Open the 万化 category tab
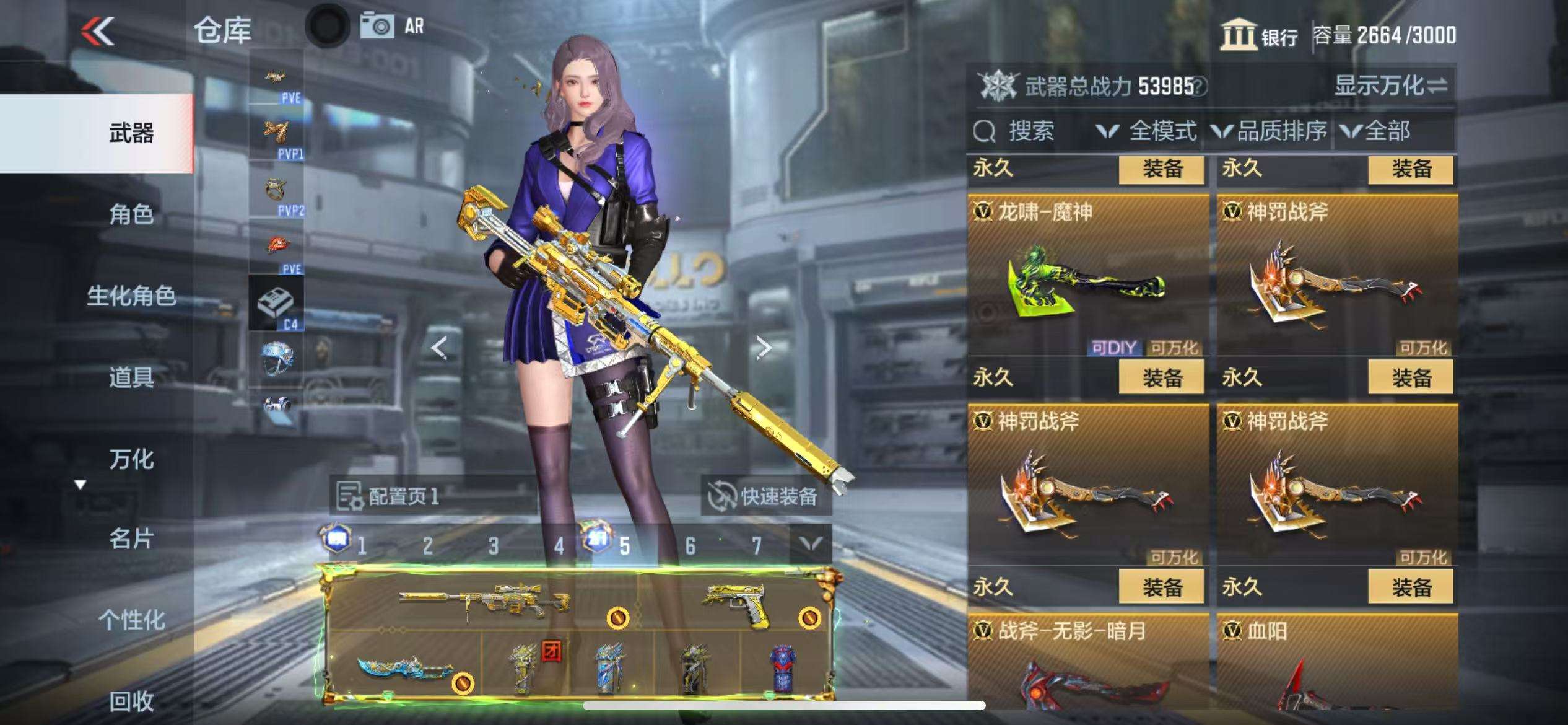 pyautogui.click(x=131, y=459)
